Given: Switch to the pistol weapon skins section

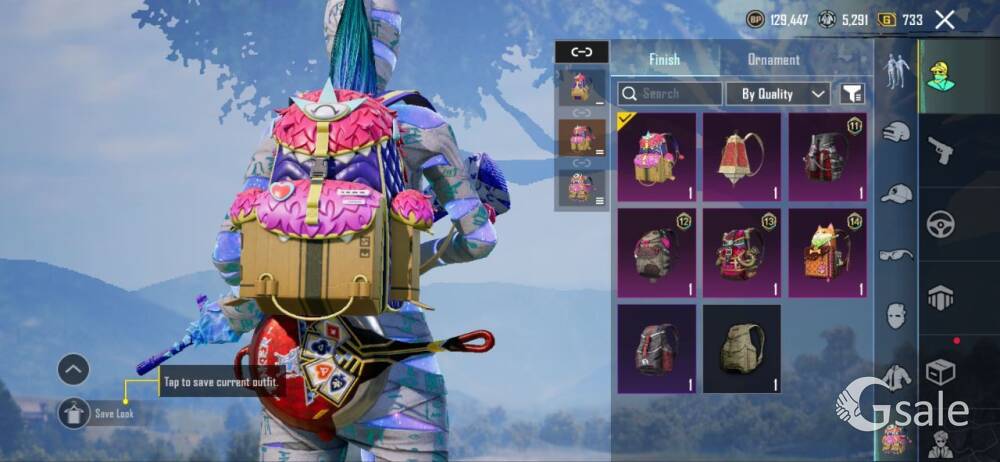Looking at the screenshot, I should [x=941, y=151].
